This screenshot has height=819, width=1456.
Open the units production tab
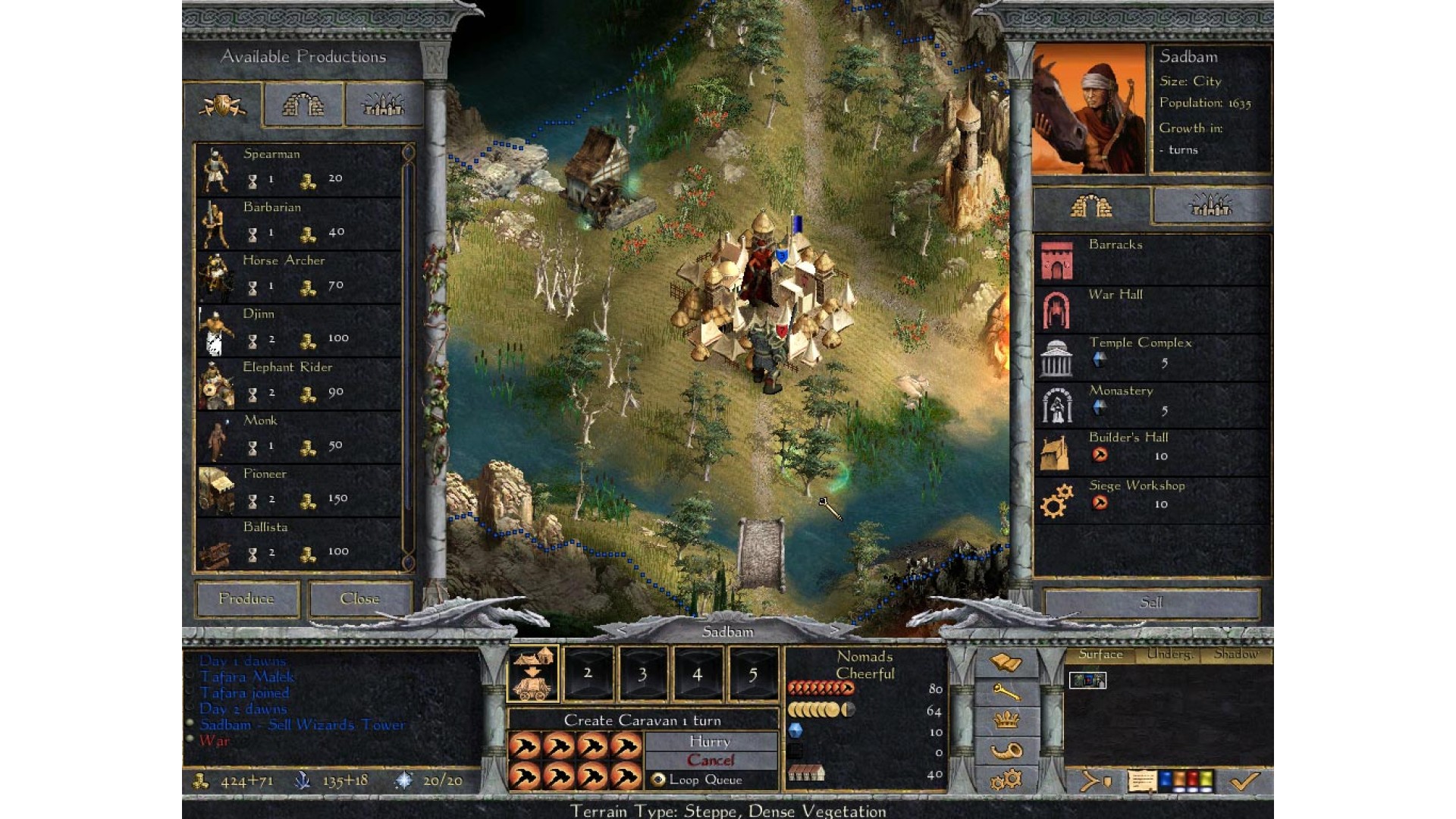223,105
